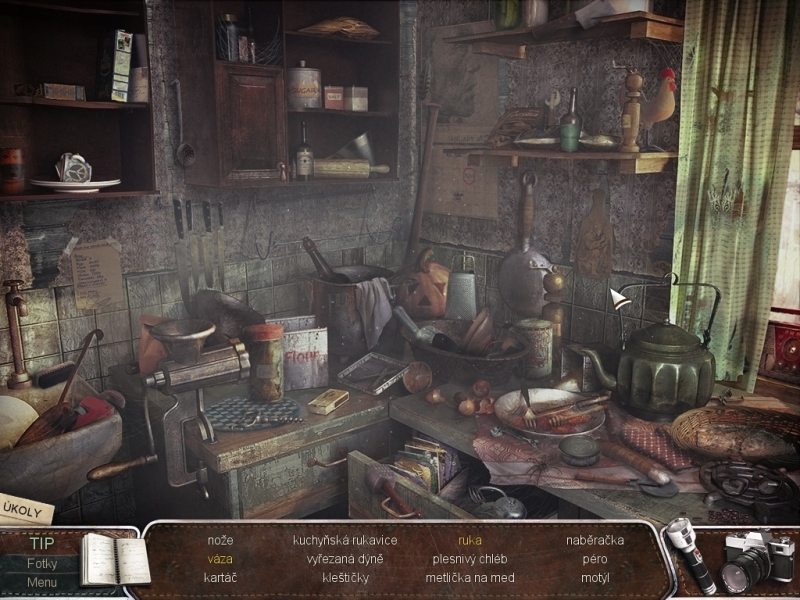Open the Fotky photos panel
Screen dimensions: 800x600
[41, 564]
